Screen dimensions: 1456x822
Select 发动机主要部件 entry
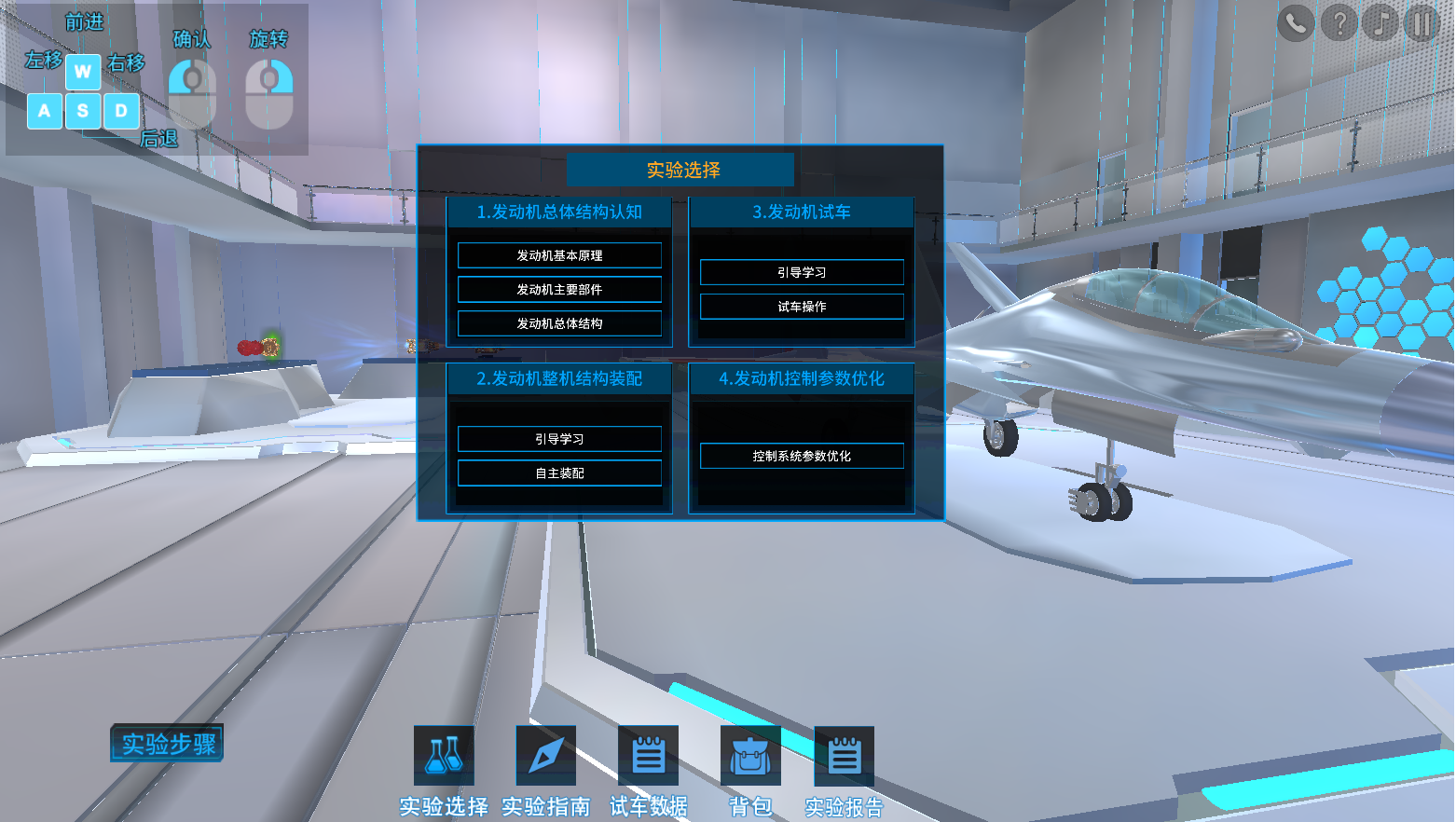click(559, 290)
